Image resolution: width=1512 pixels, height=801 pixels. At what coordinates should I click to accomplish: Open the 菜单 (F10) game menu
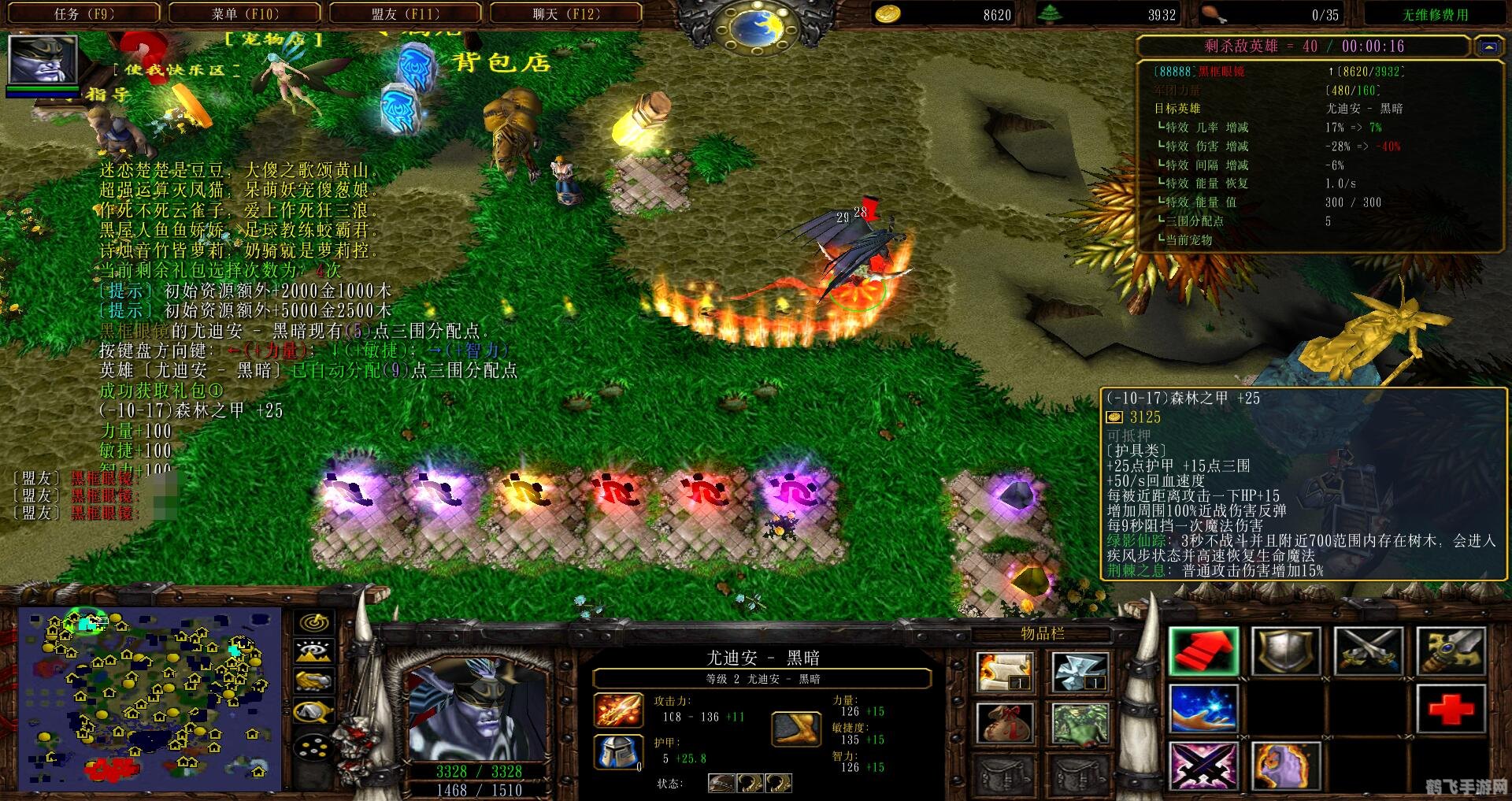click(245, 13)
